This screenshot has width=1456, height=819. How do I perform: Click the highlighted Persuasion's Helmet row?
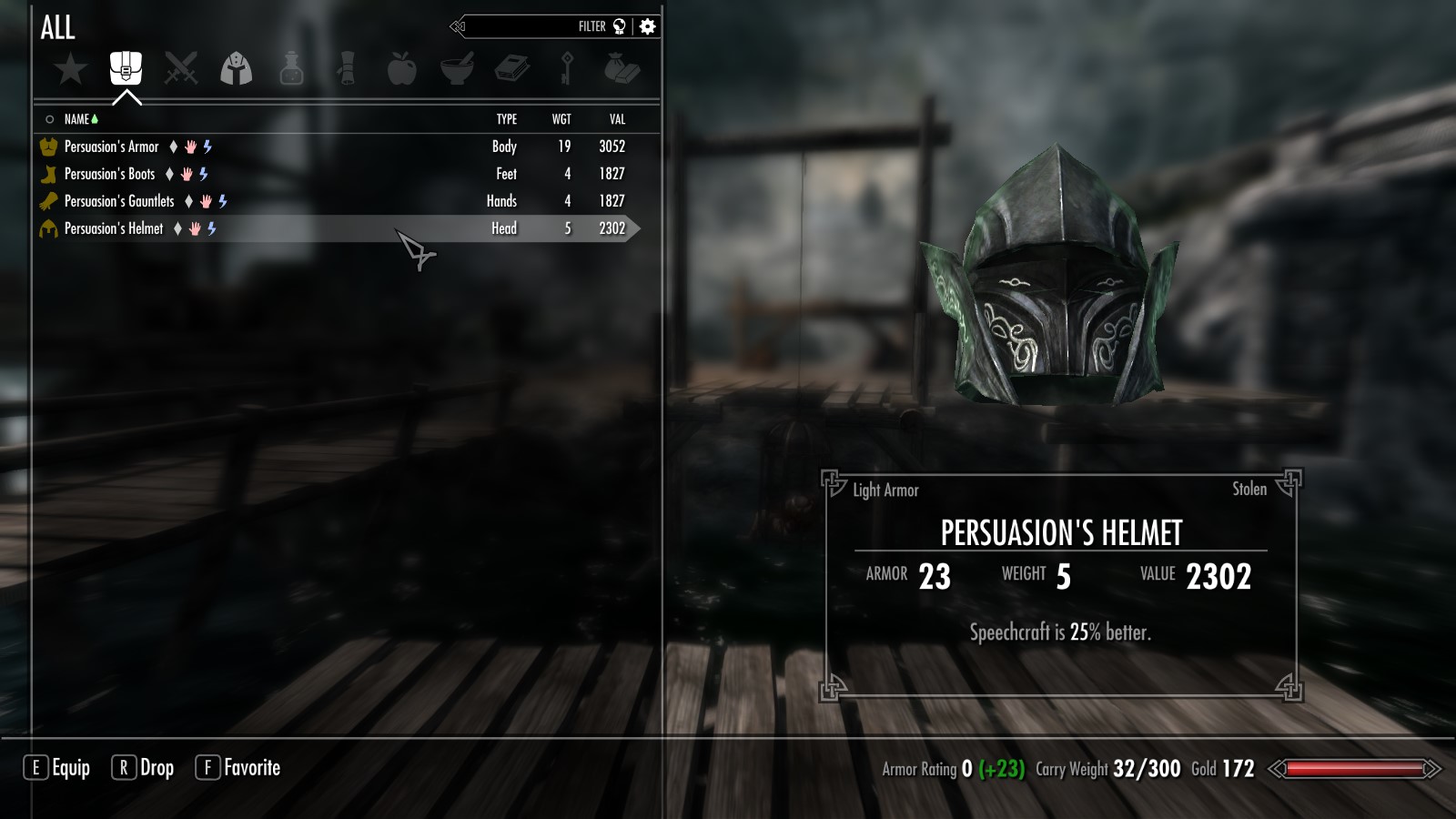click(114, 228)
